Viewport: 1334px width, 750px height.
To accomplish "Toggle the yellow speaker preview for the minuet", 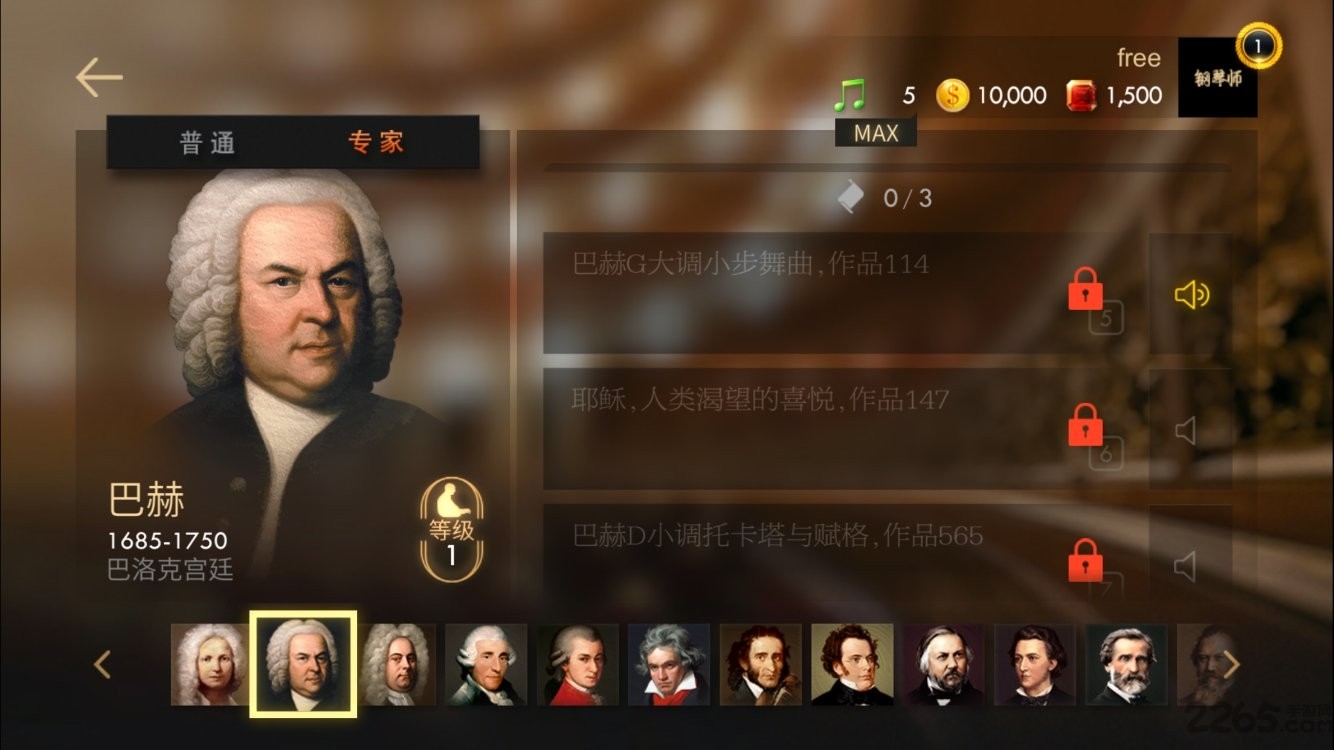I will (1190, 294).
